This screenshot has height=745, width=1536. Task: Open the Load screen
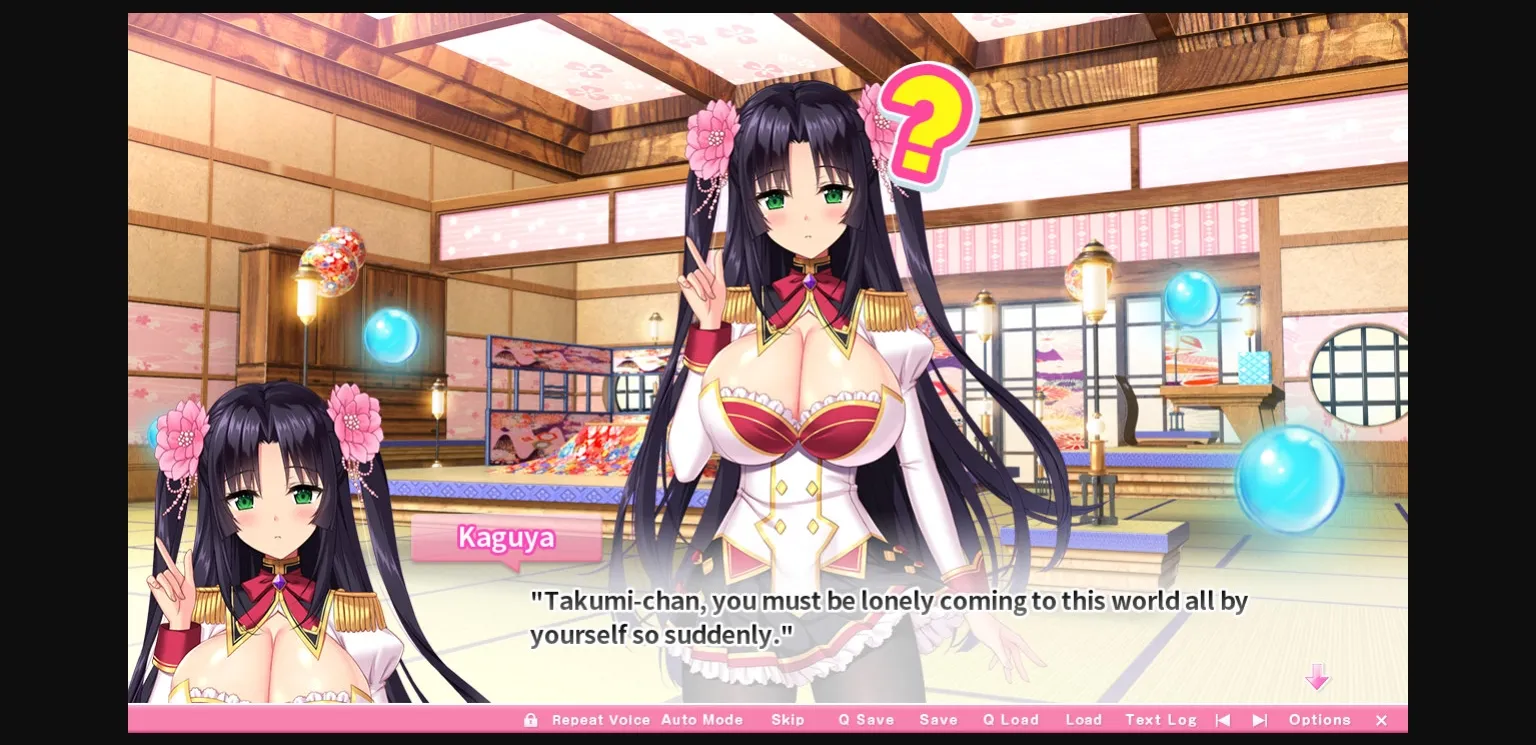[x=1084, y=720]
